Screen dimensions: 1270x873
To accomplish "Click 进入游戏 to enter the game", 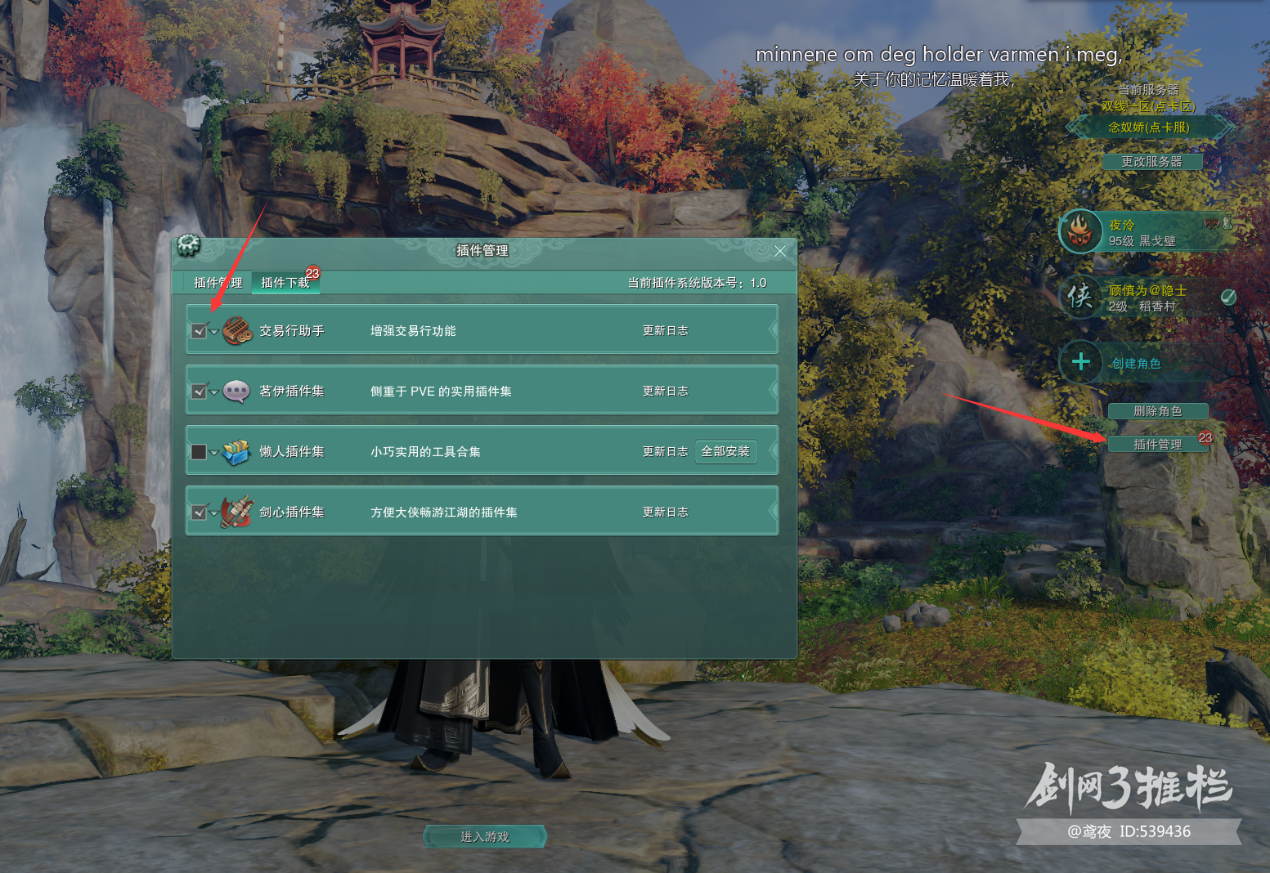I will 485,836.
